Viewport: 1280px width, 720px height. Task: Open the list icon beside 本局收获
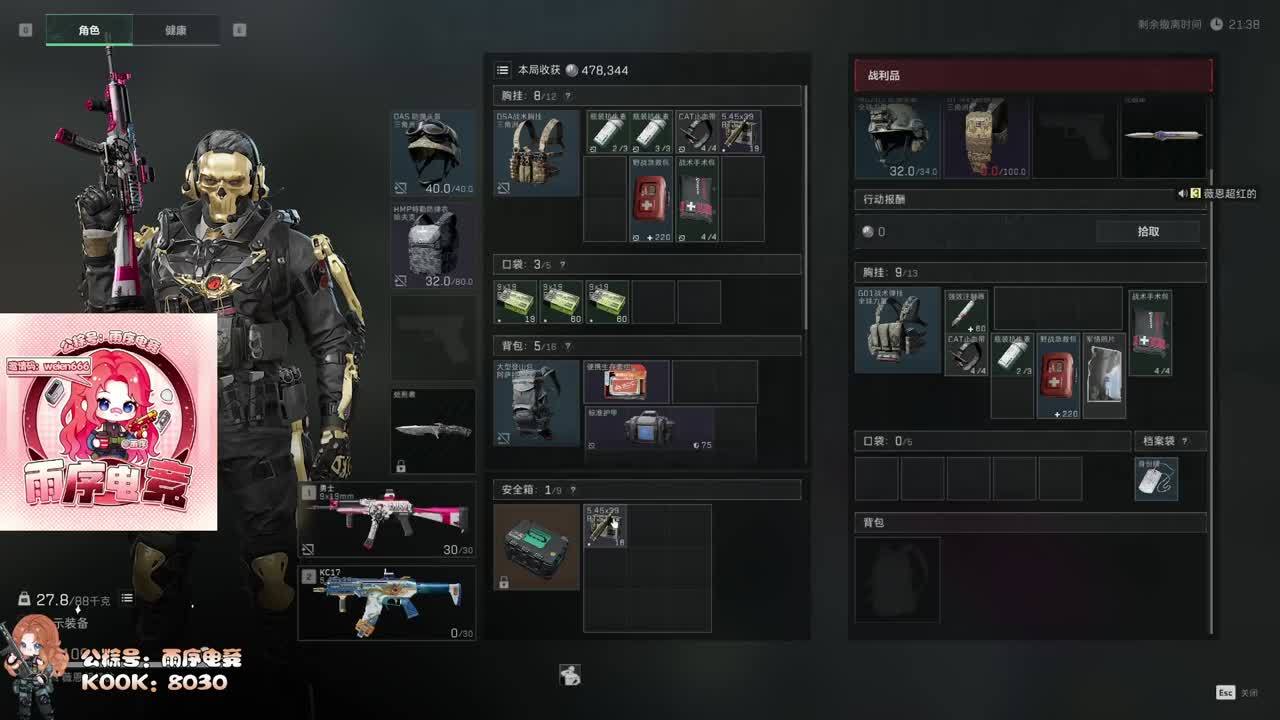pyautogui.click(x=503, y=70)
